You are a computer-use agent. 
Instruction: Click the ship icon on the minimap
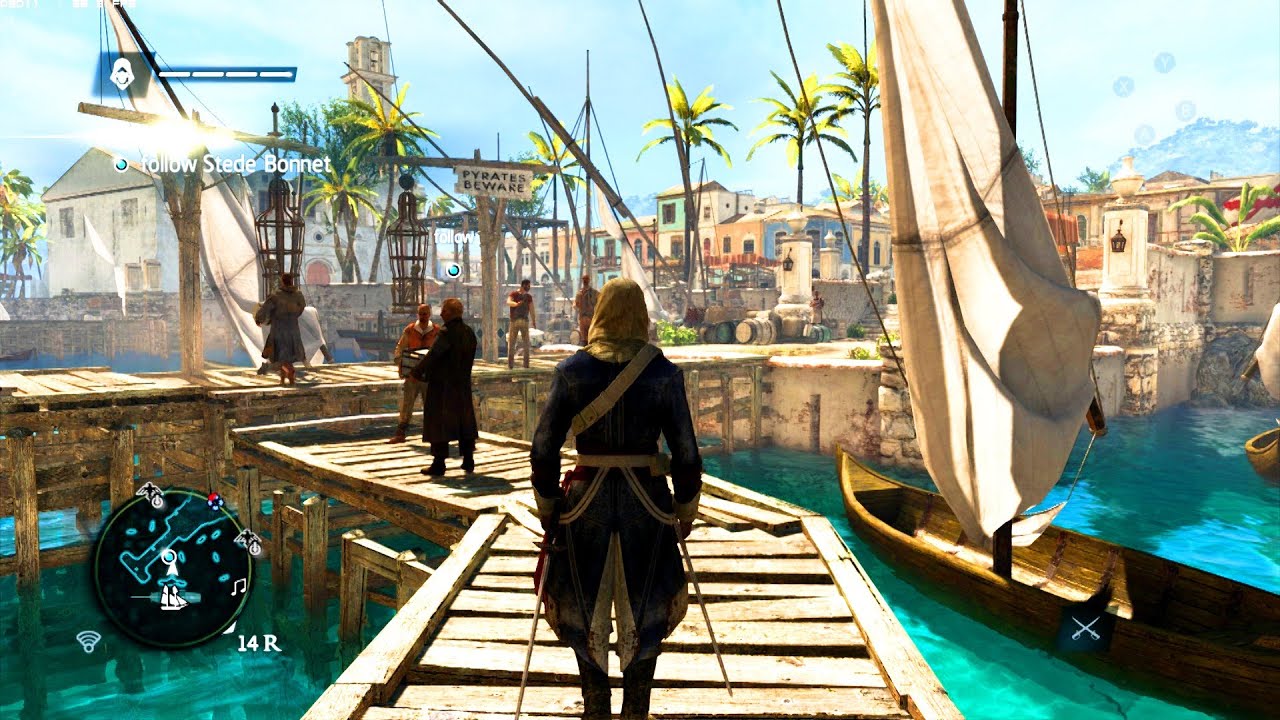174,597
